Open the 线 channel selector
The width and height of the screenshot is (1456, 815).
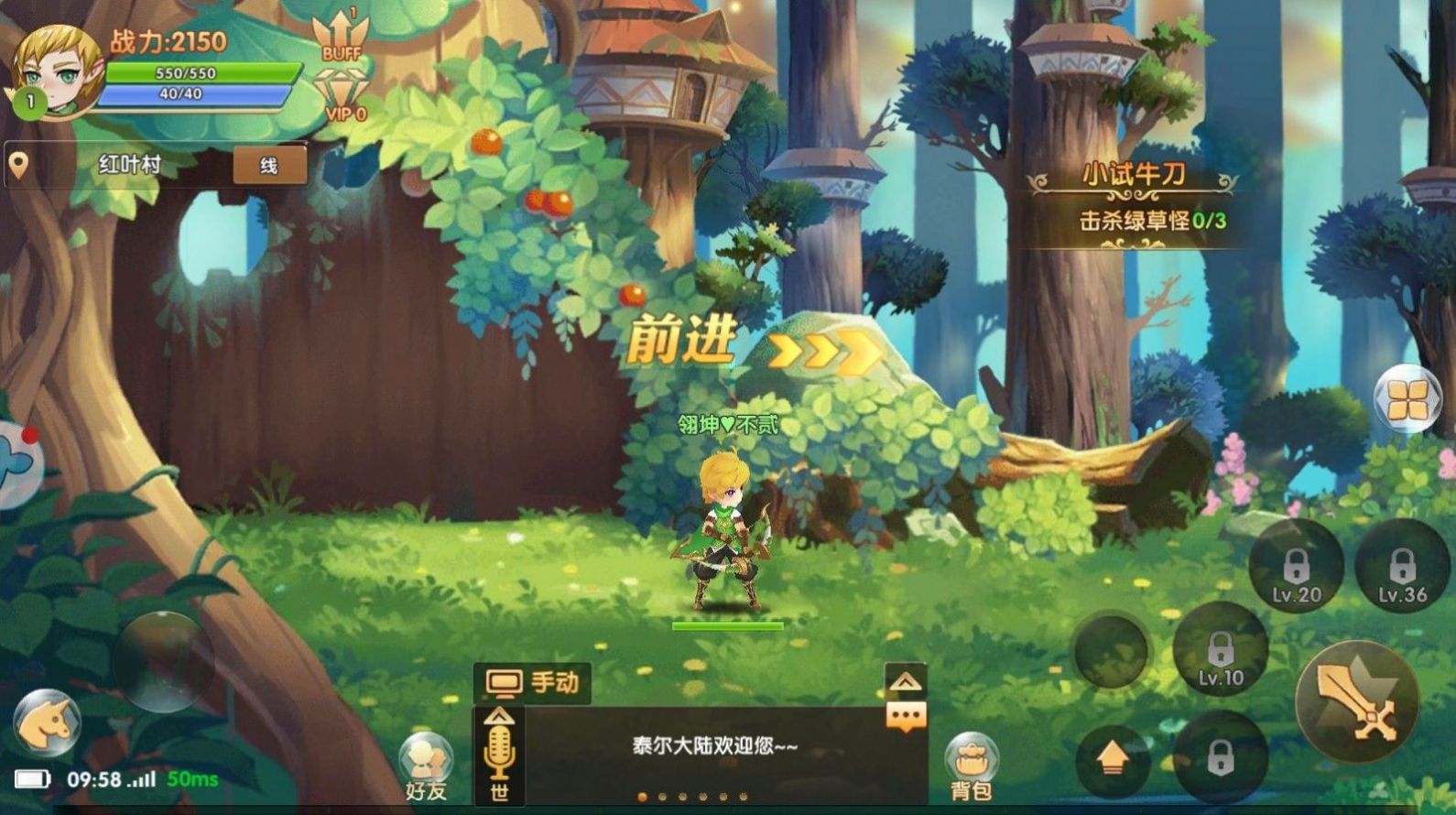pos(269,165)
